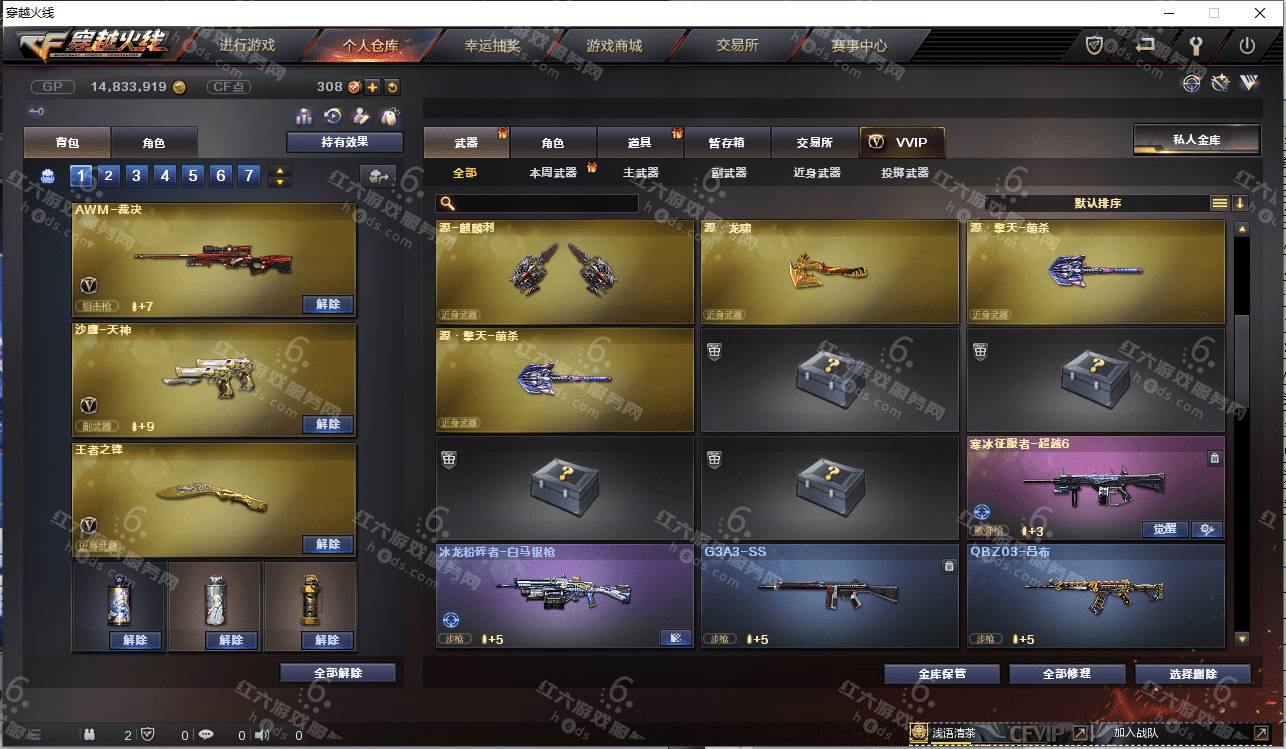Click the shield security icon in title bar
Viewport: 1286px width, 749px height.
1094,44
